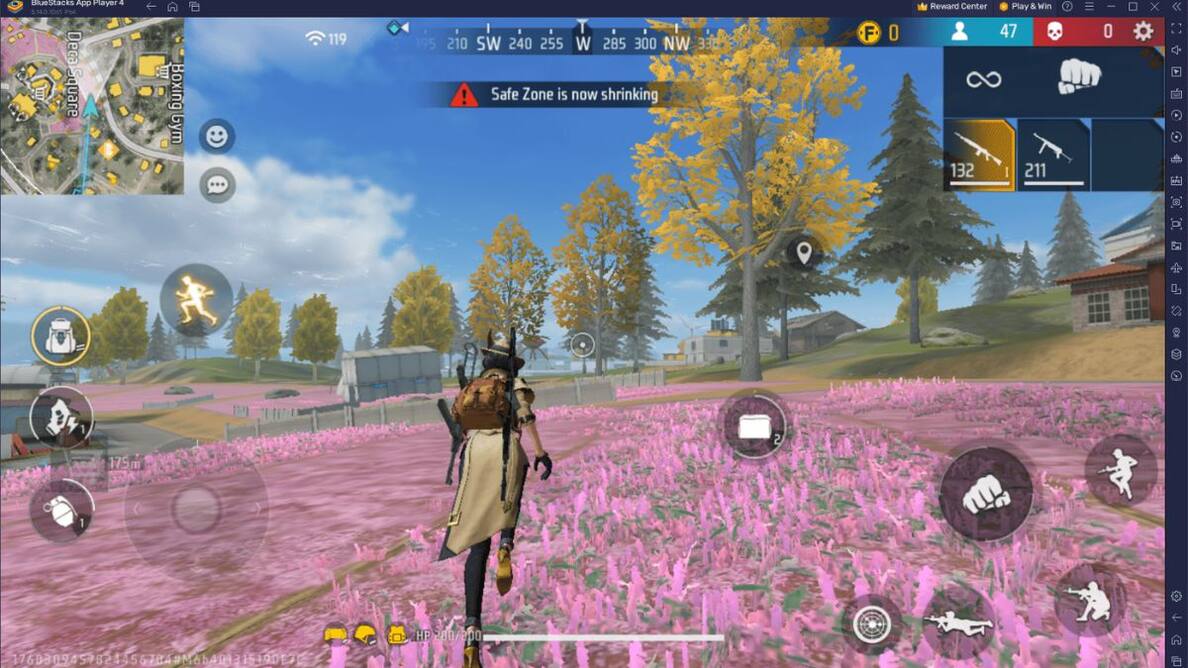
Task: Tap the large fist attack button
Action: (x=986, y=493)
